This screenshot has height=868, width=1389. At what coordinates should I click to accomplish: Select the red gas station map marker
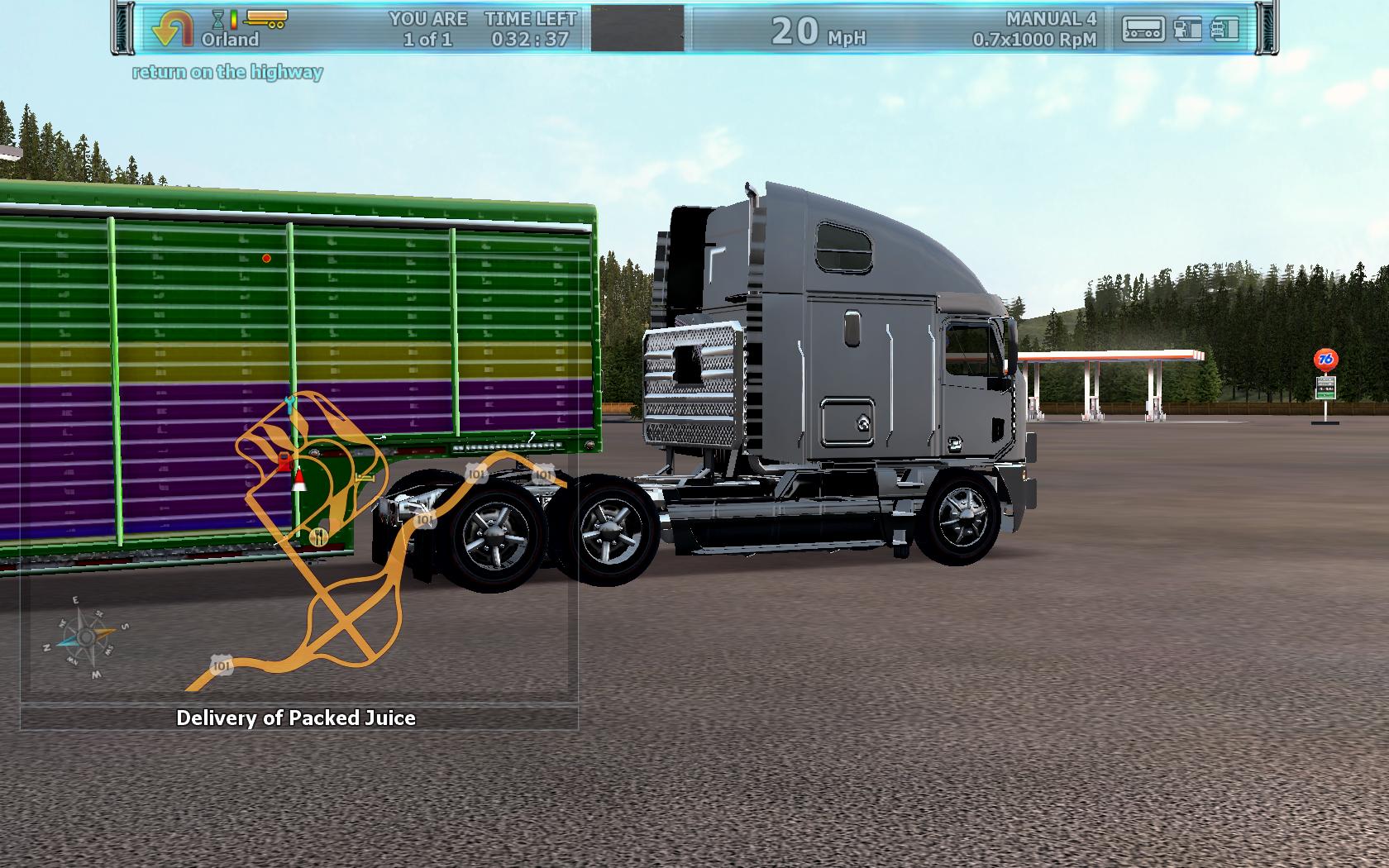coord(284,460)
